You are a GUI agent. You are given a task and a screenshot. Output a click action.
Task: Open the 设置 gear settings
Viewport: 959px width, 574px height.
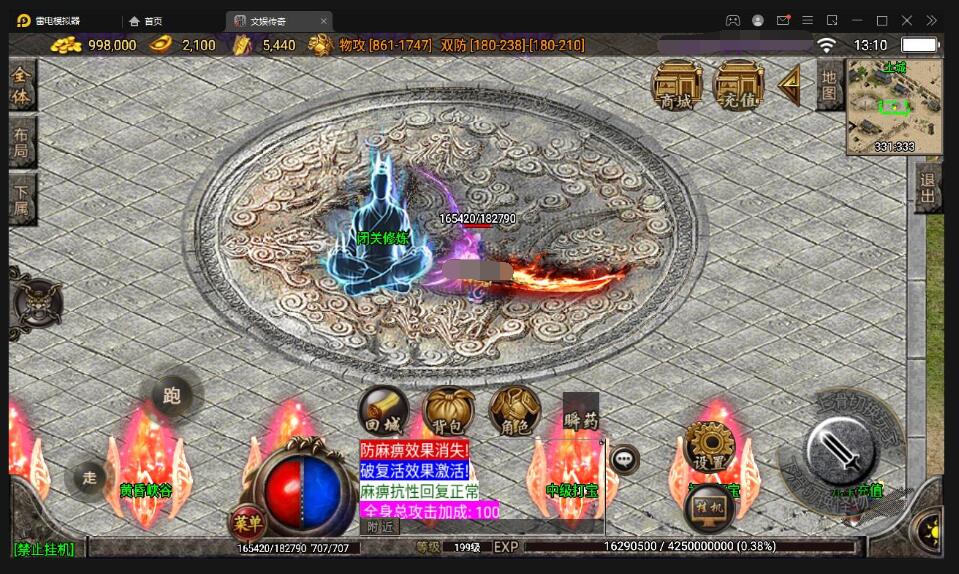point(710,446)
